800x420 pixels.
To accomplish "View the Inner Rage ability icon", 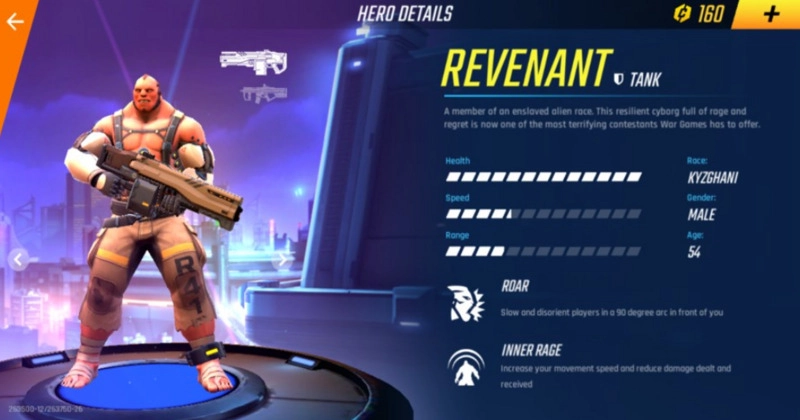I will pyautogui.click(x=467, y=367).
